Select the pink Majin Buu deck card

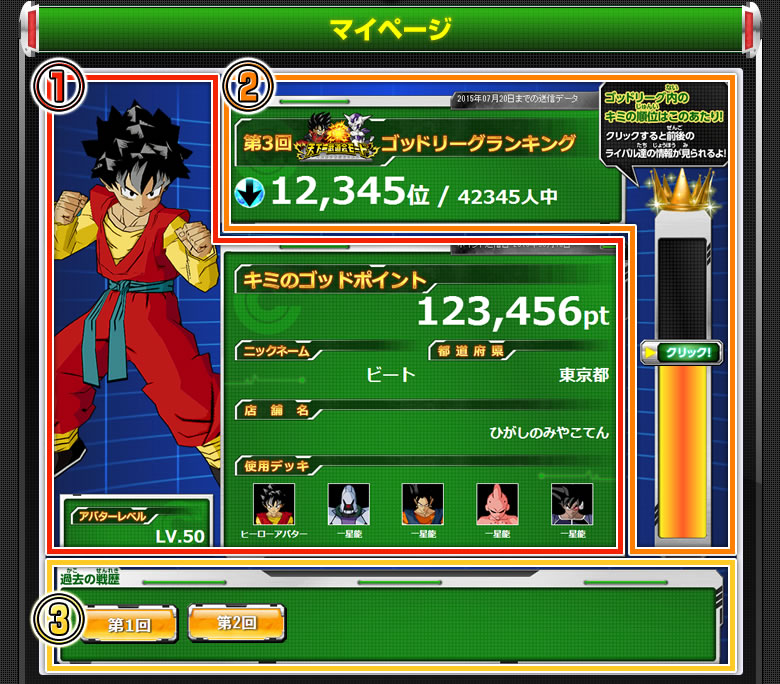497,505
